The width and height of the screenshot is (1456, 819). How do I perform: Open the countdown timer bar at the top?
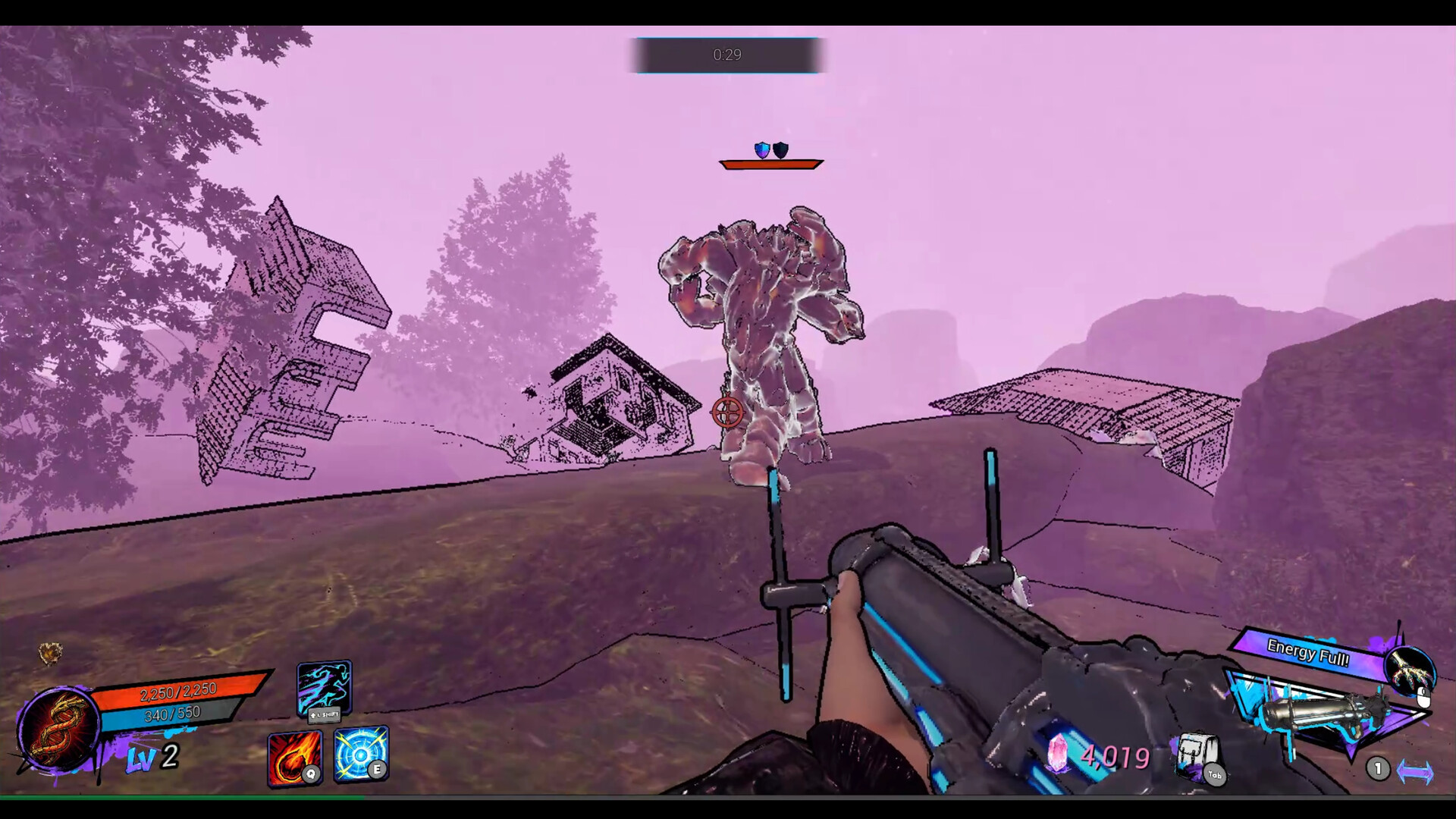point(727,55)
